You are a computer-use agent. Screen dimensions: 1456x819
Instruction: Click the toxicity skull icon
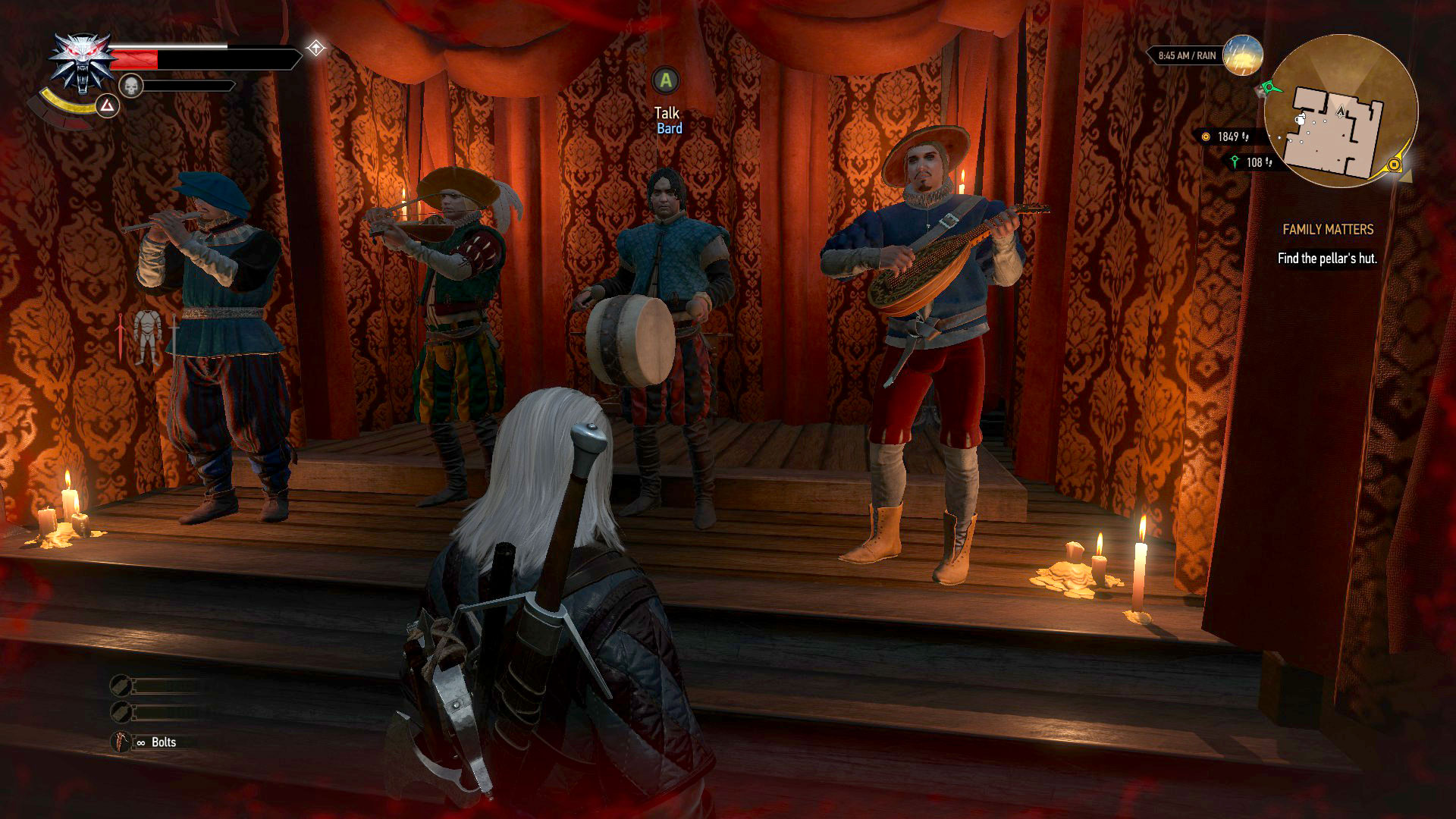pyautogui.click(x=131, y=84)
